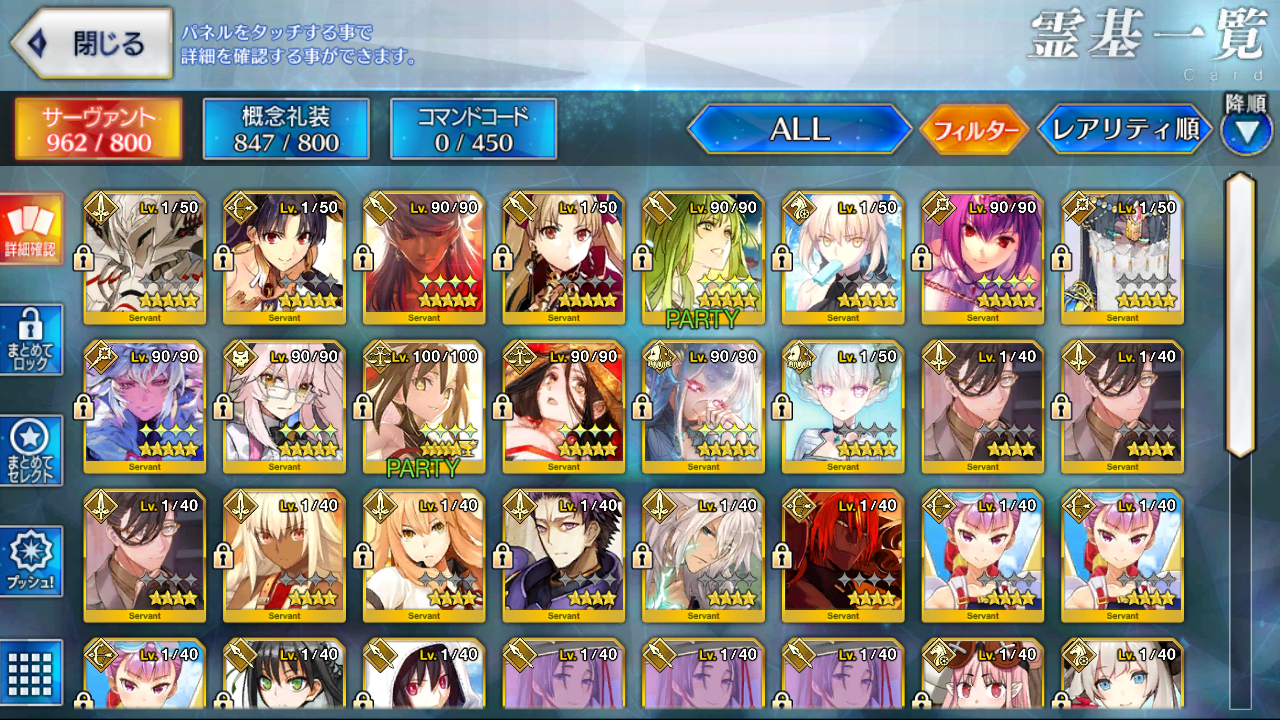Switch to the サーヴァント tab
Viewport: 1280px width, 720px height.
[x=98, y=129]
